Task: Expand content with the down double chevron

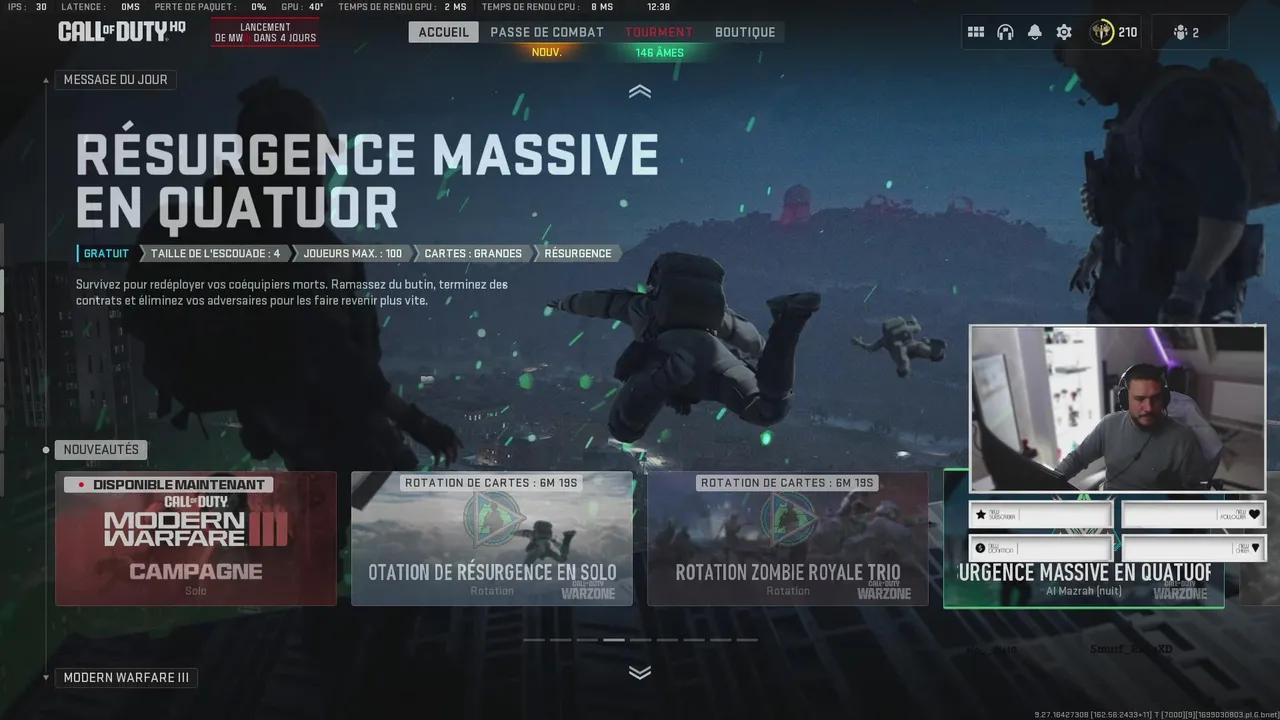Action: point(639,672)
